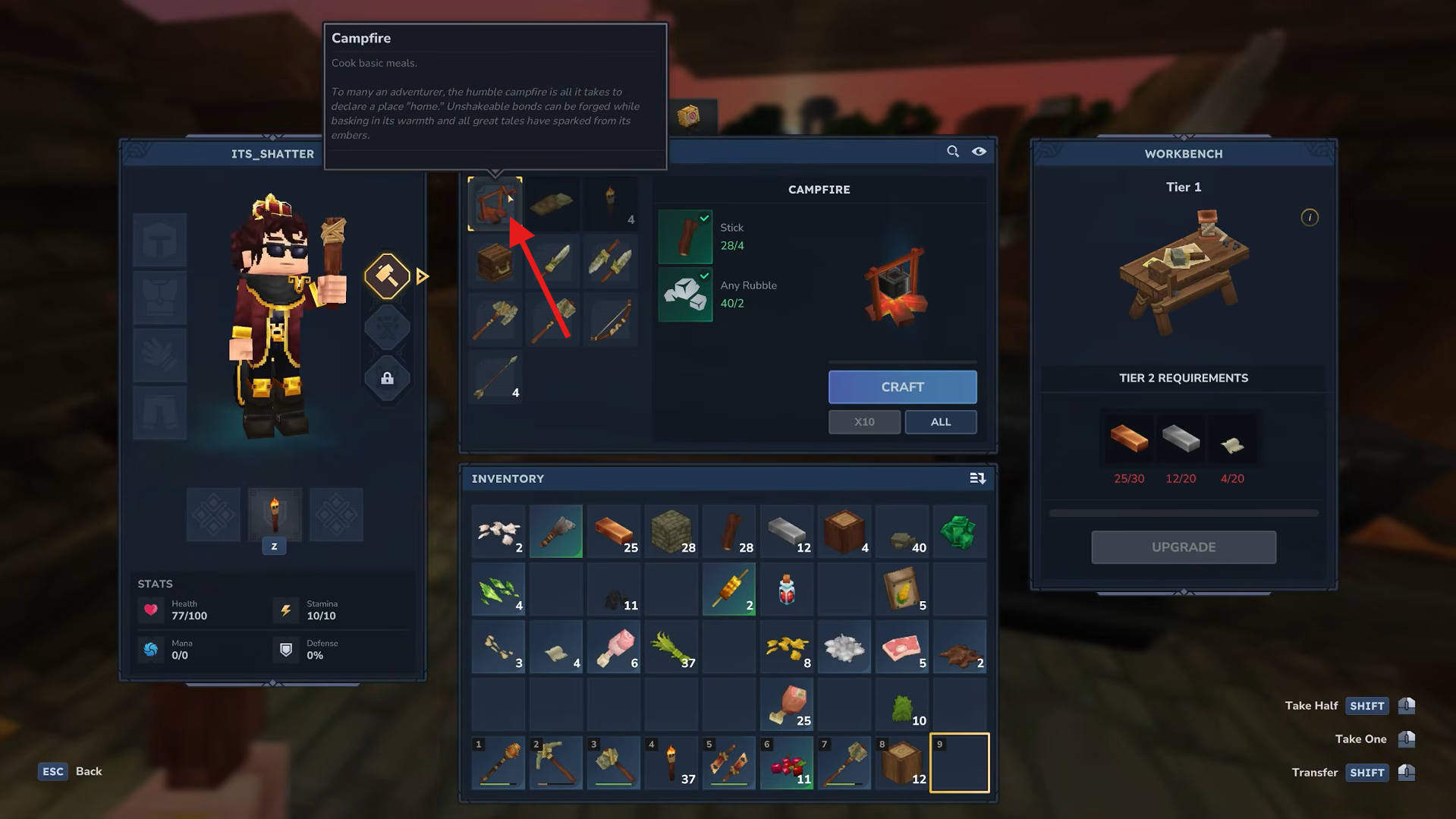Click the lock icon below the crafting tabs
This screenshot has width=1456, height=819.
(387, 379)
